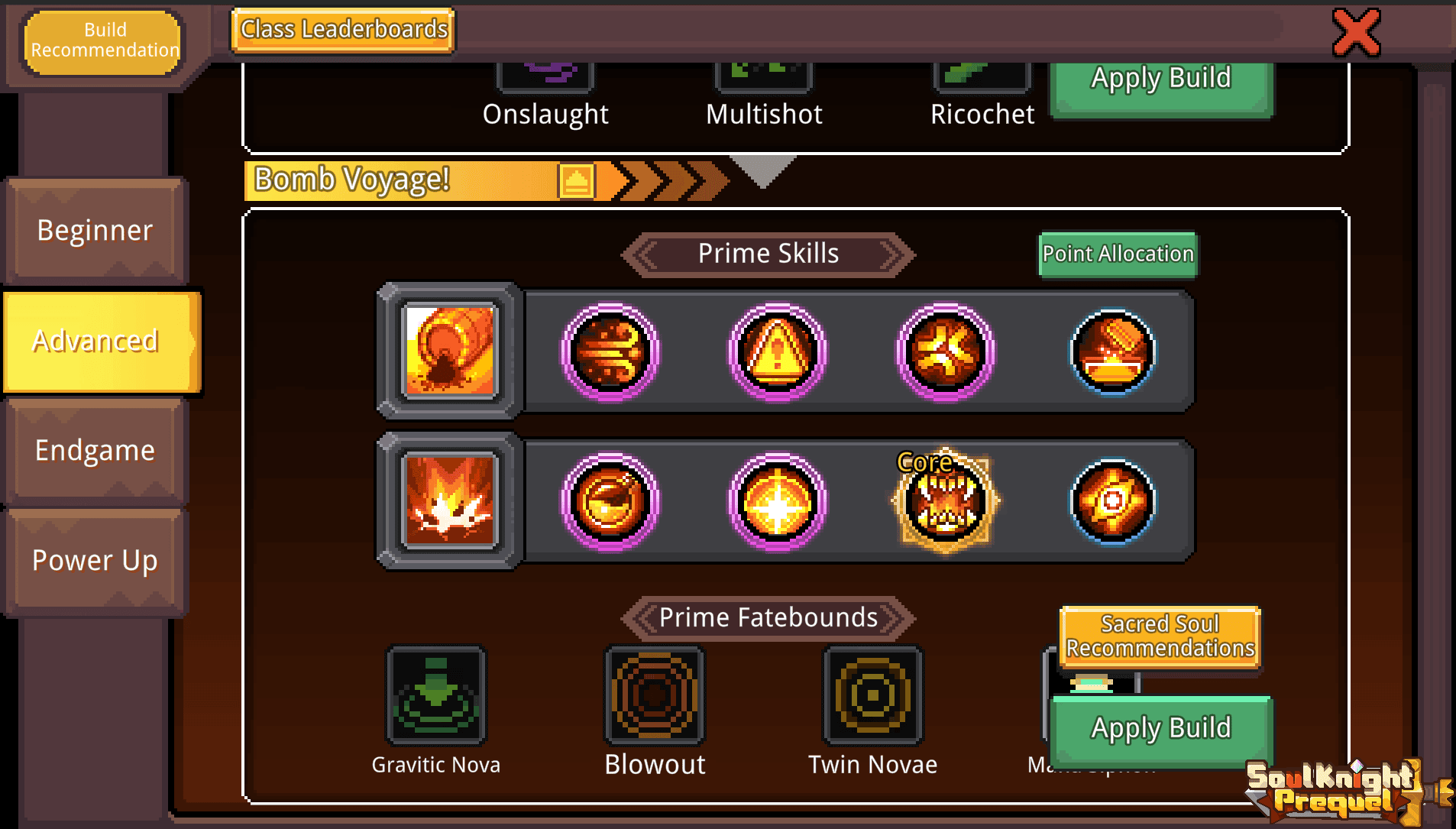Open Class Leaderboards
Viewport: 1456px width, 829px height.
pyautogui.click(x=344, y=30)
